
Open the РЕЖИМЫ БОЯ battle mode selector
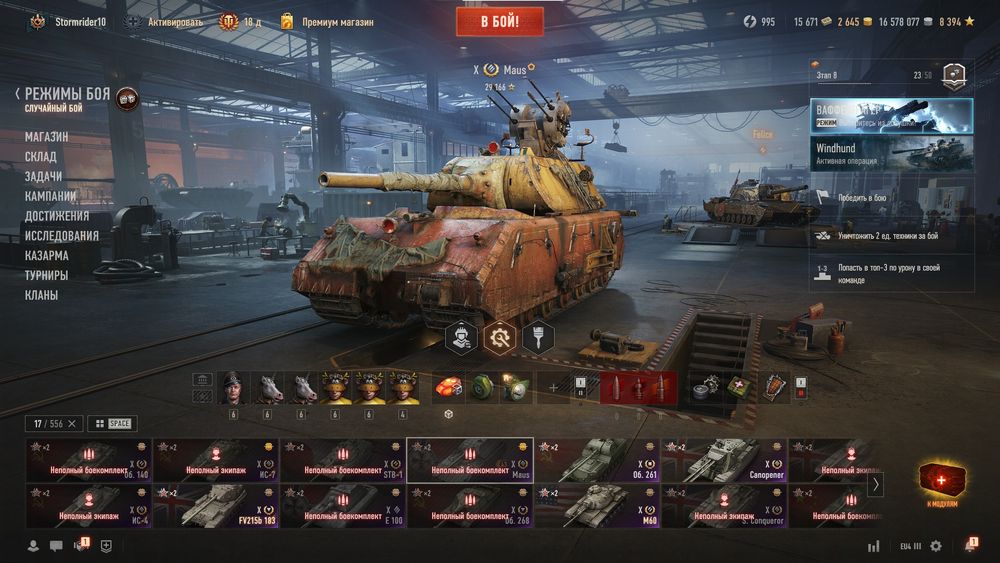[x=68, y=95]
